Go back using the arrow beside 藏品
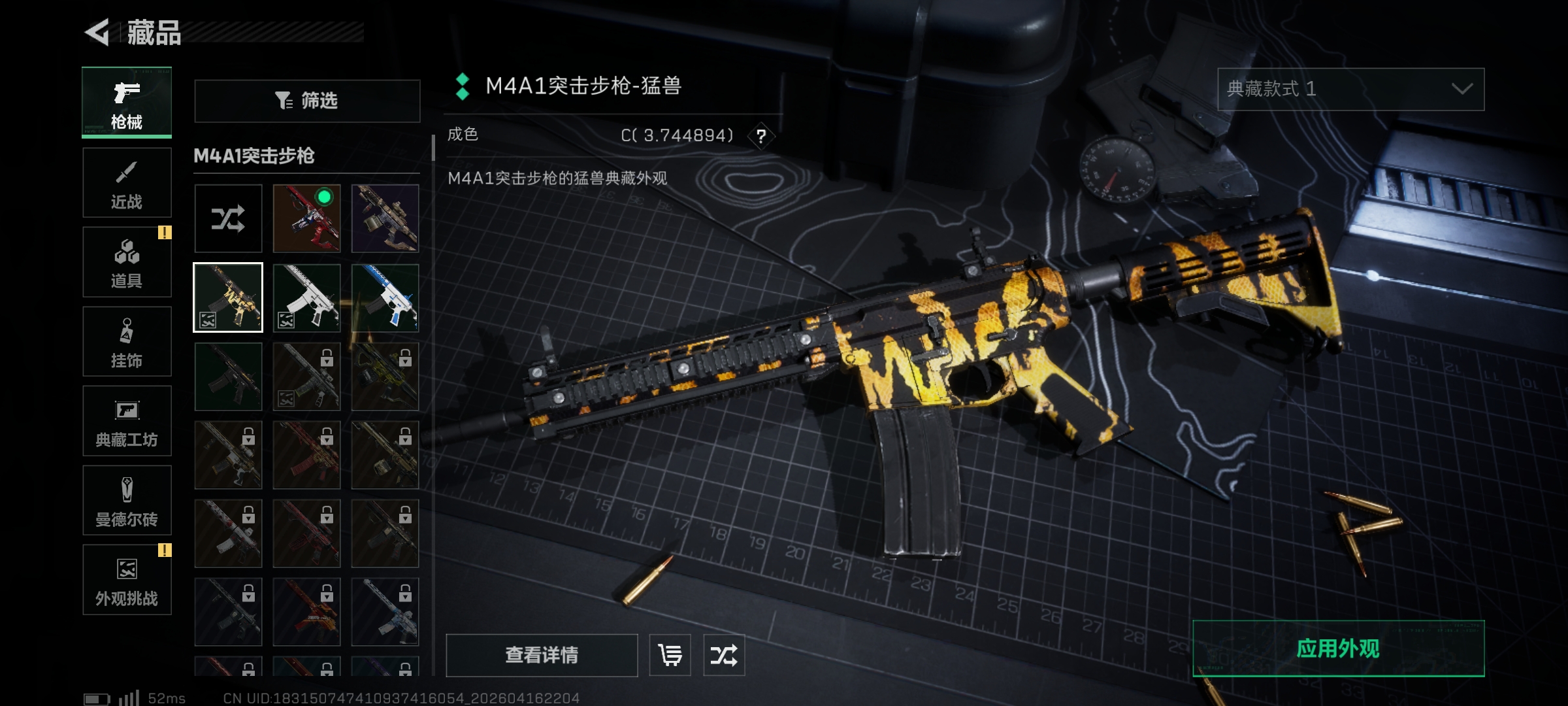This screenshot has width=1568, height=706. click(x=98, y=32)
